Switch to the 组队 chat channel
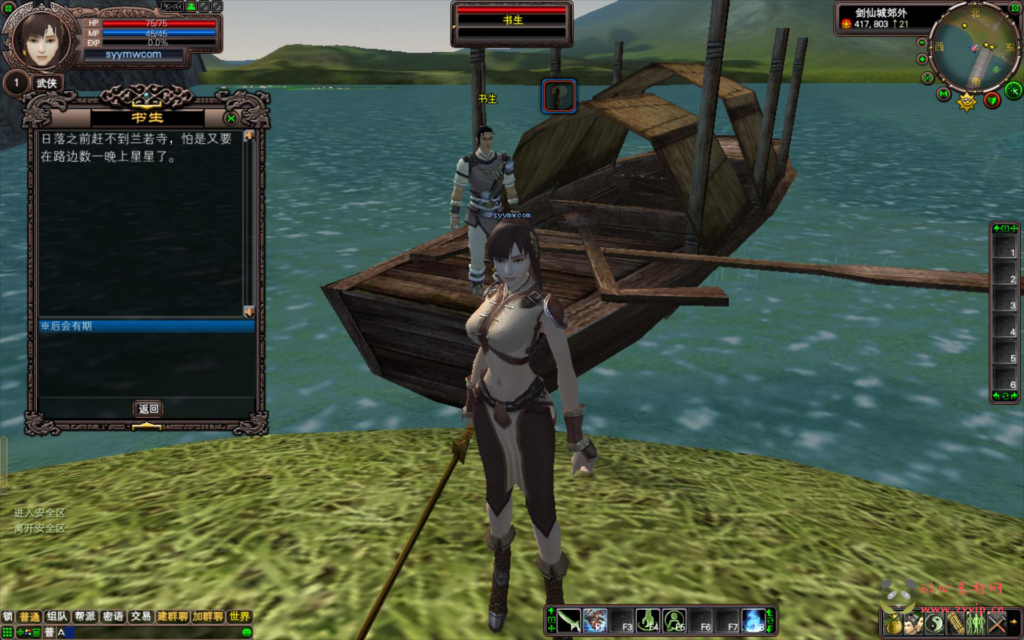Viewport: 1024px width, 640px height. [58, 617]
